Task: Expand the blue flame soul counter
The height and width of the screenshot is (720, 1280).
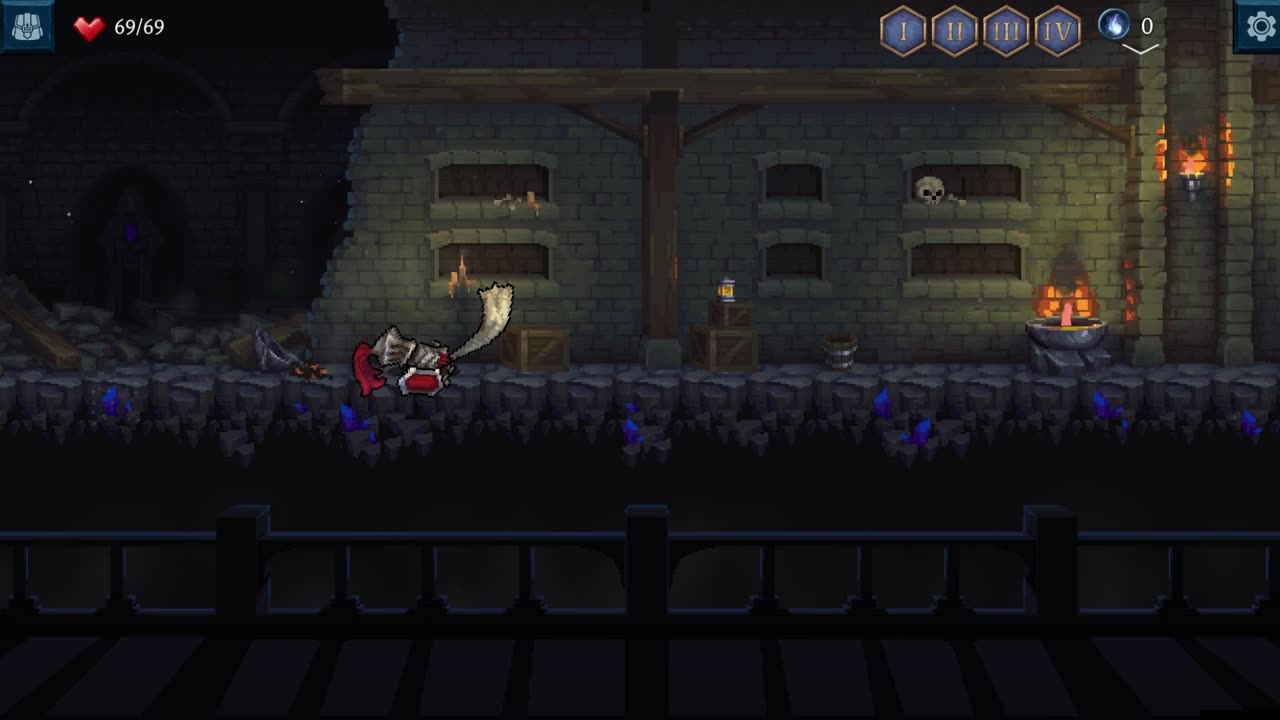Action: (x=1139, y=47)
